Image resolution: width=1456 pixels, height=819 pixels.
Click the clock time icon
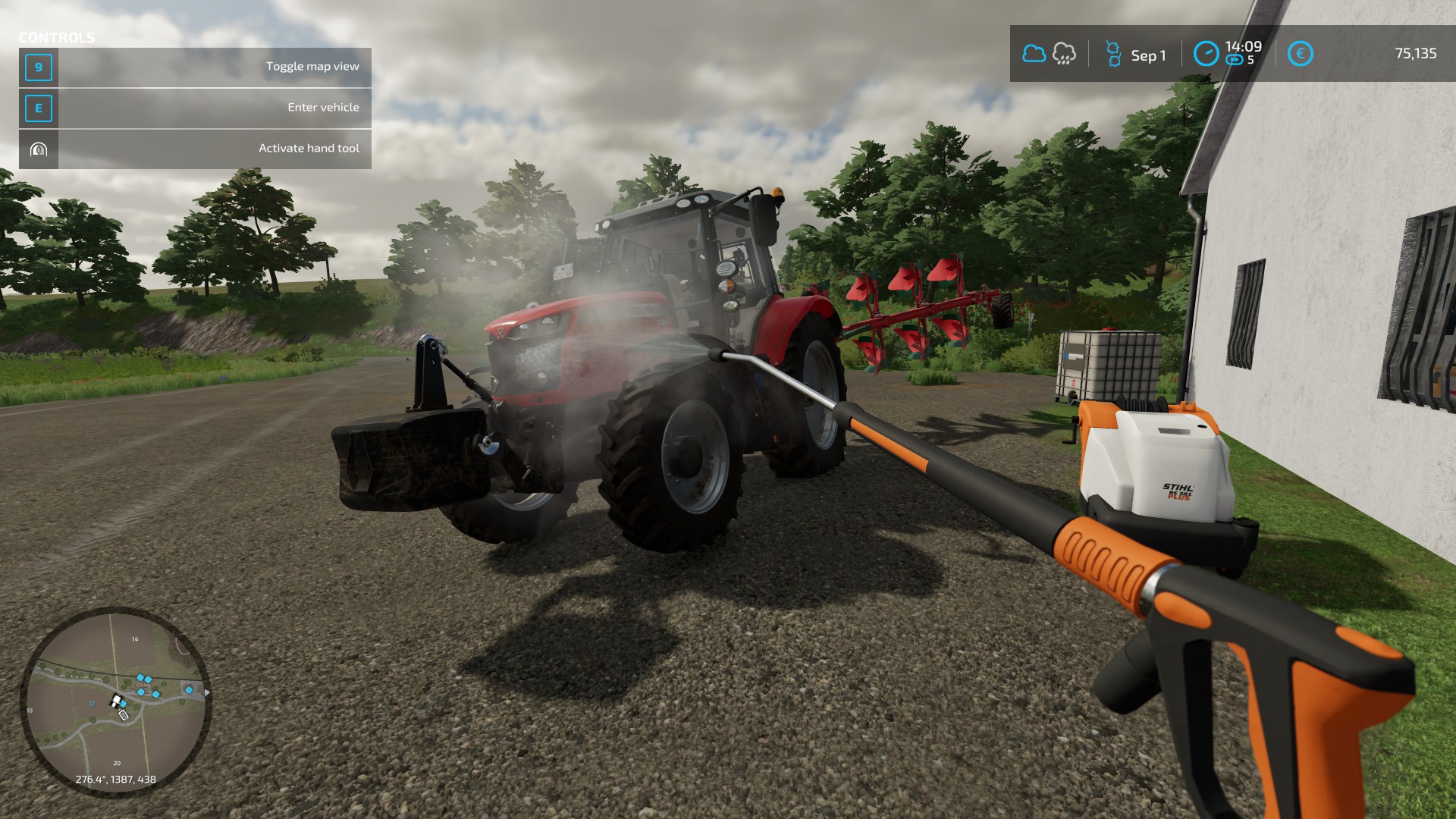(x=1206, y=54)
